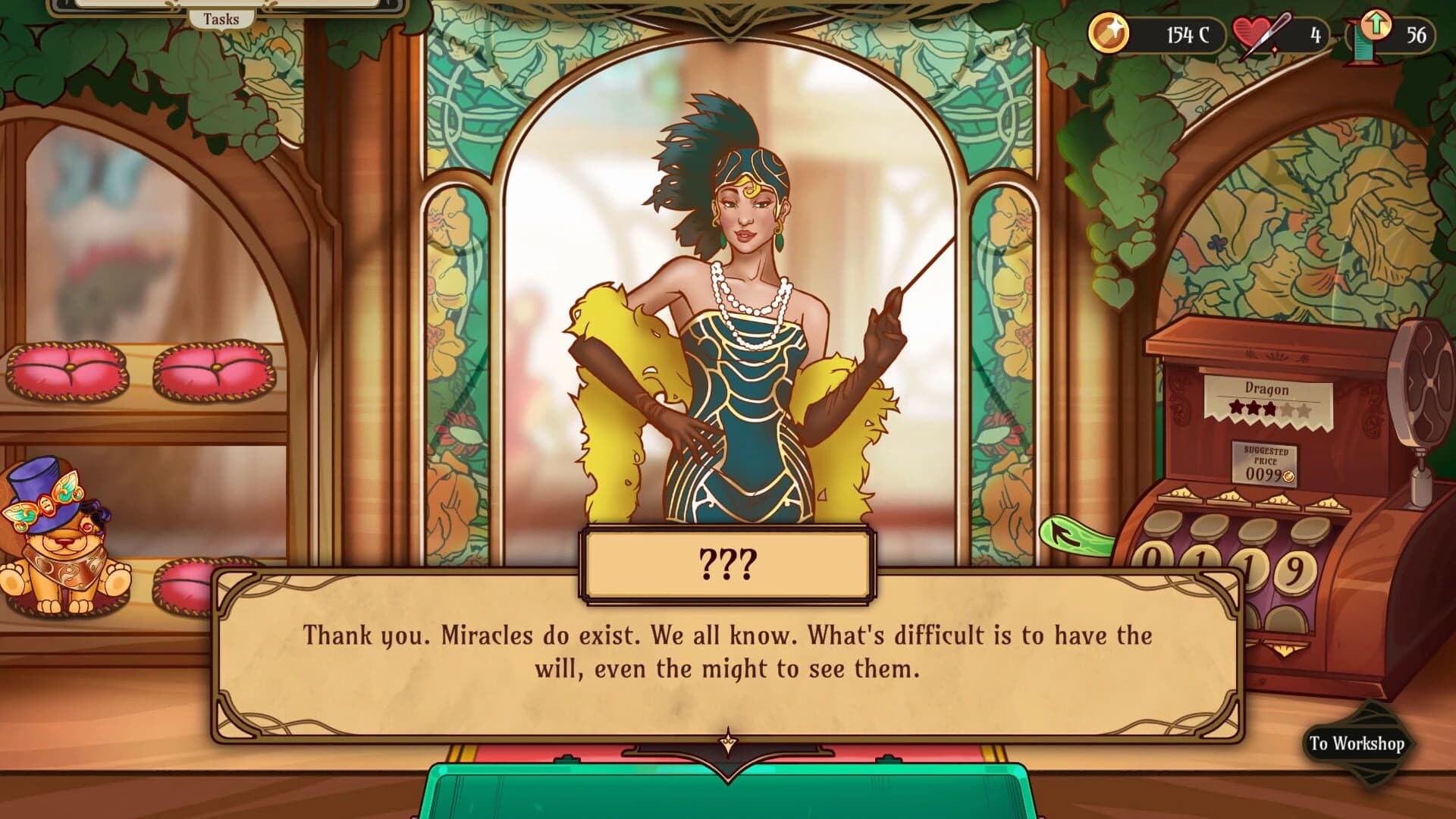
Task: Select the Dragon receipt on the register
Action: (x=1266, y=389)
